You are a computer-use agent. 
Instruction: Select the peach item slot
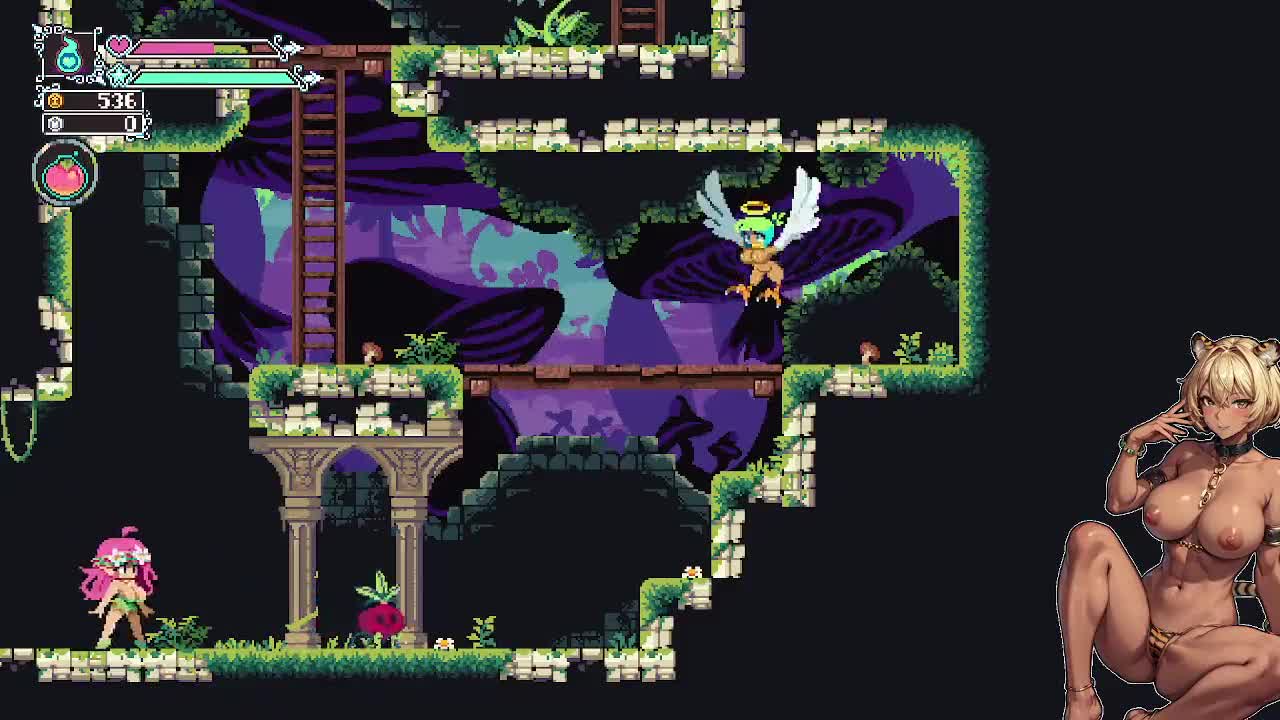pyautogui.click(x=65, y=175)
